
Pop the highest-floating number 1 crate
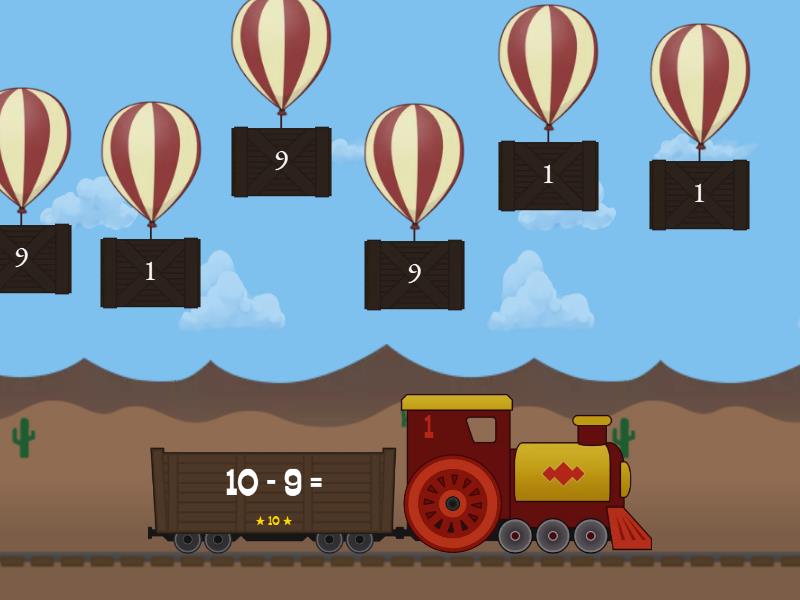[x=548, y=175]
